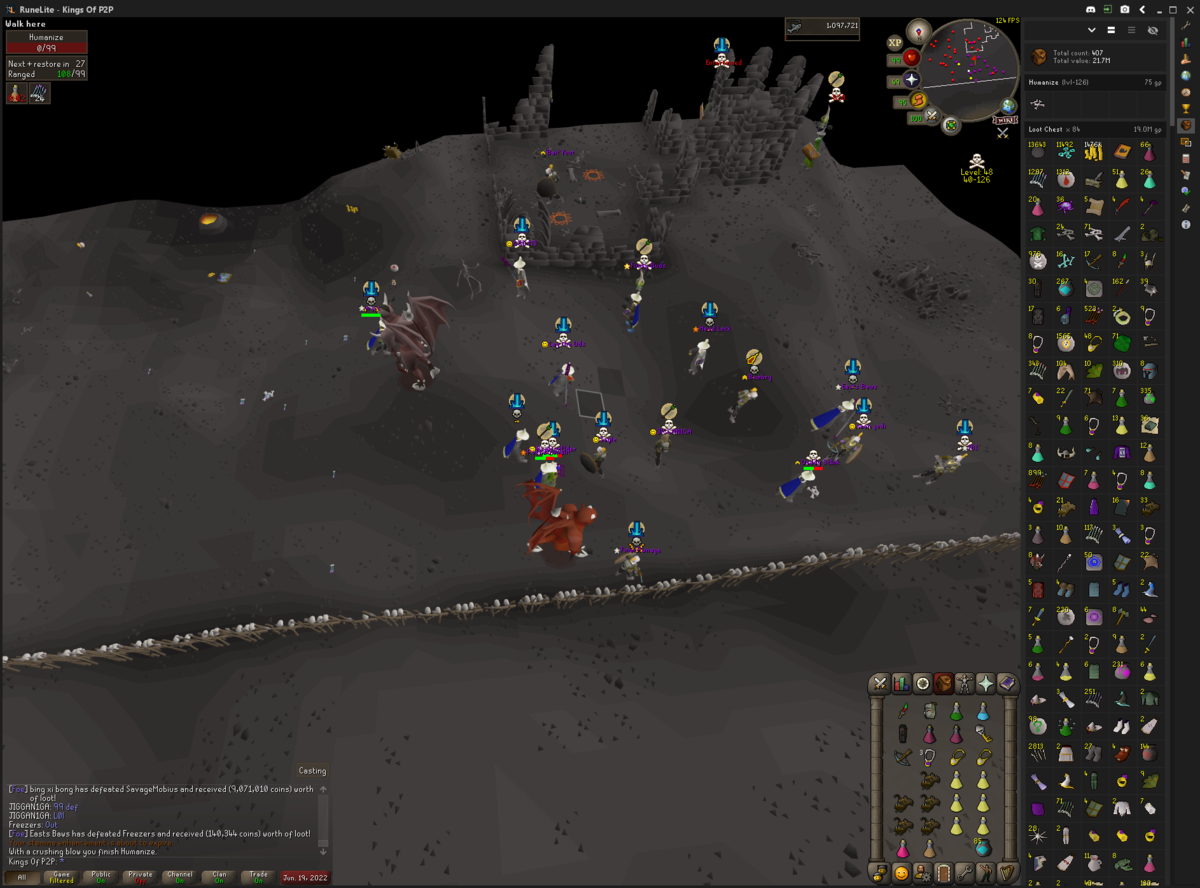Drink the green potion in the inventory
Screen dimensions: 1200x888
tap(956, 712)
